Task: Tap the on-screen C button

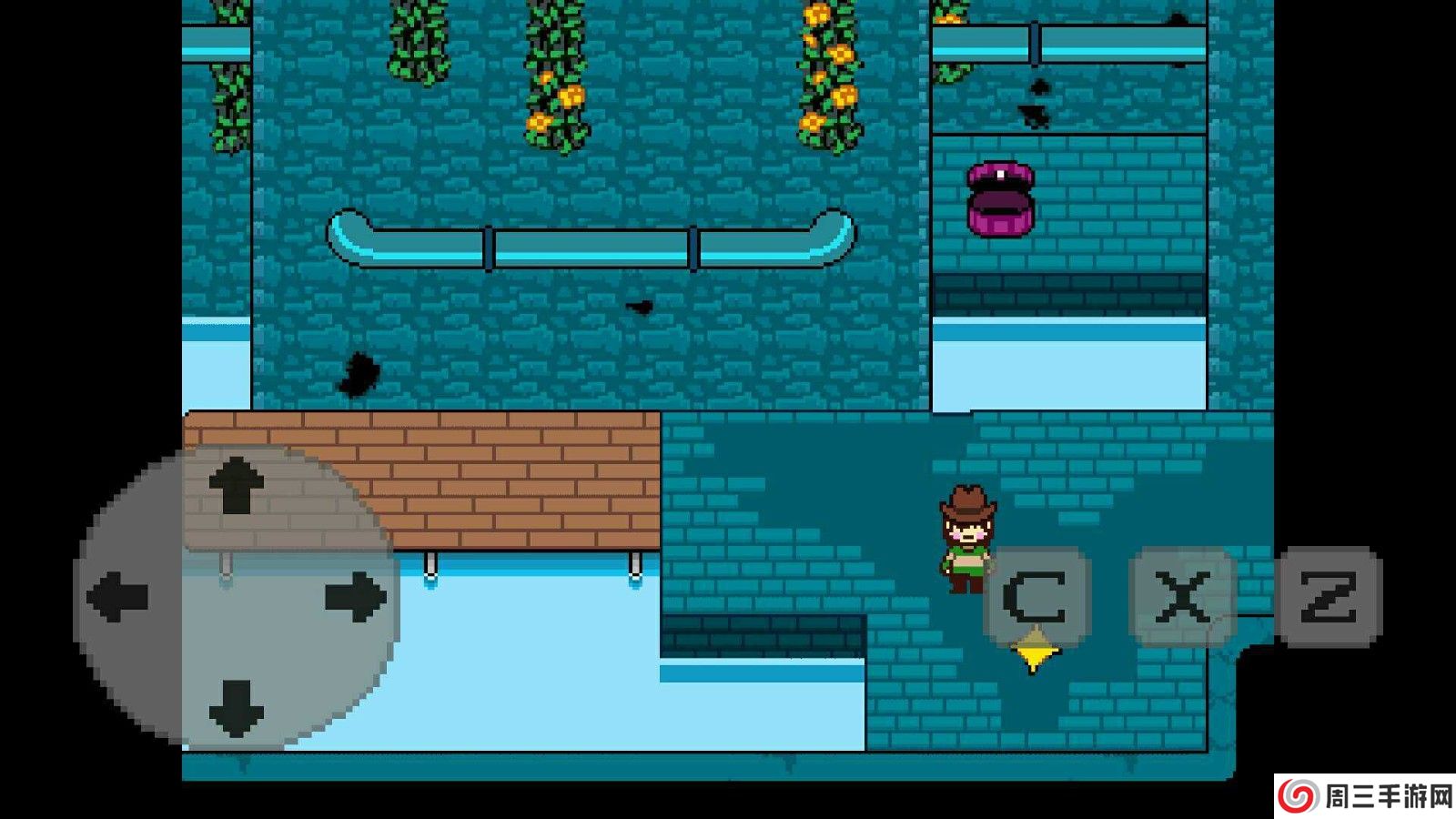Action: (x=1036, y=597)
